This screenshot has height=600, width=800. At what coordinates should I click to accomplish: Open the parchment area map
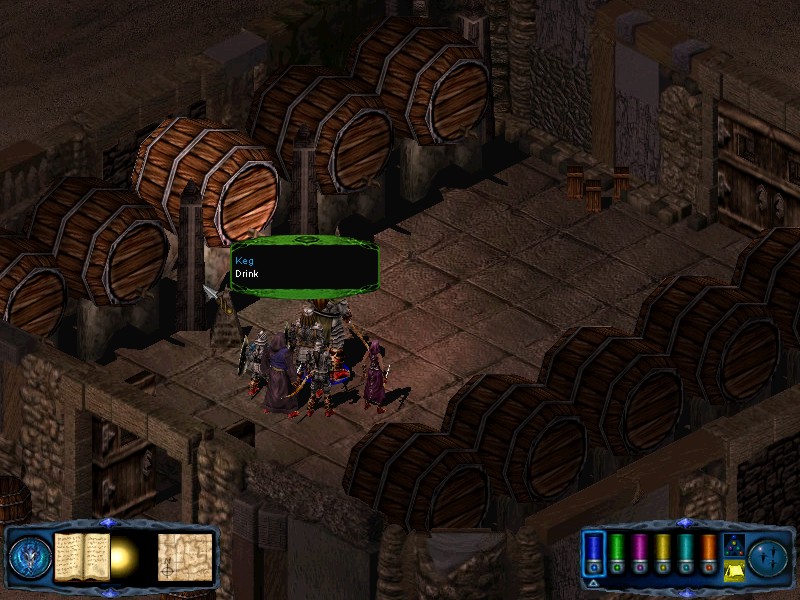185,554
